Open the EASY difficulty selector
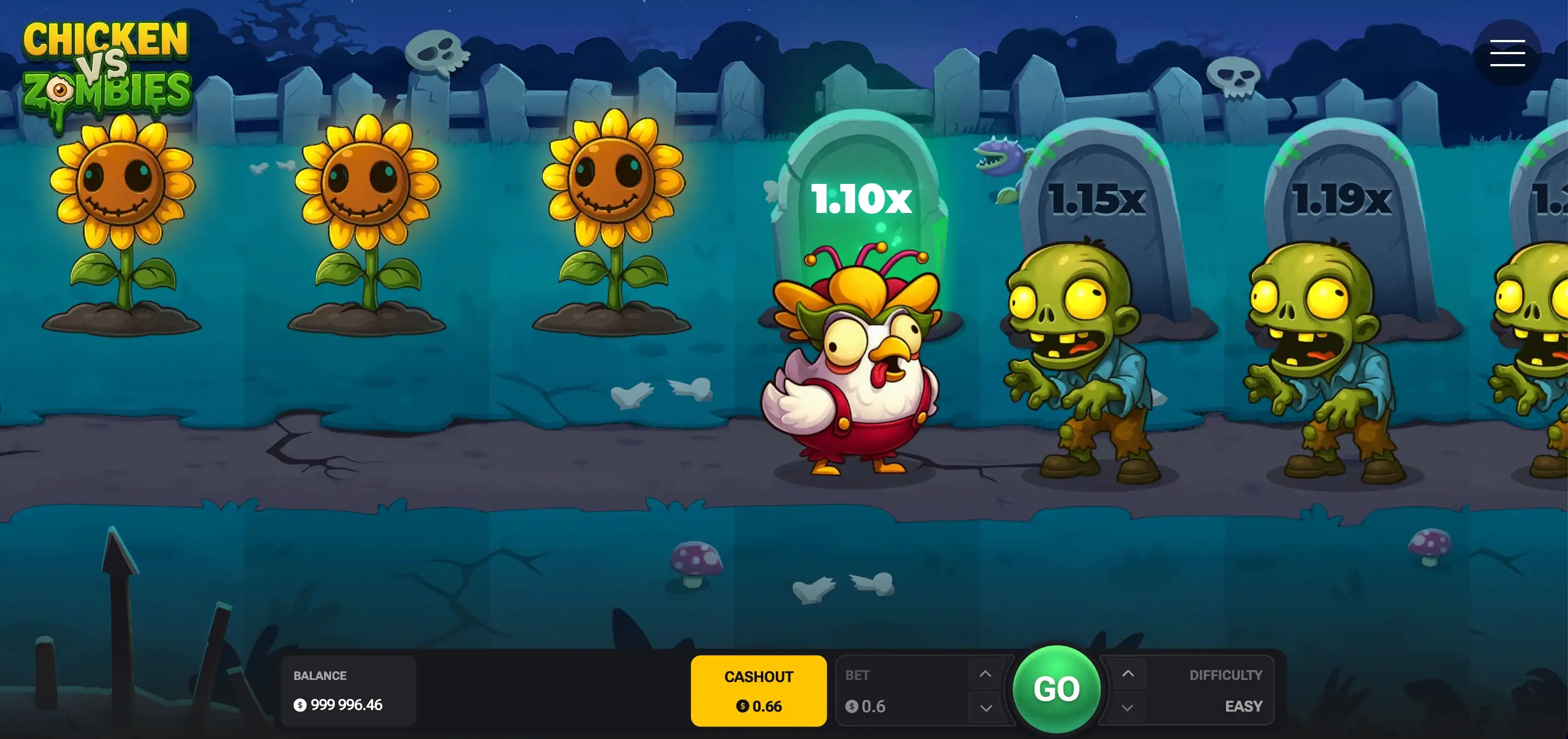The height and width of the screenshot is (739, 1568). (x=1244, y=706)
